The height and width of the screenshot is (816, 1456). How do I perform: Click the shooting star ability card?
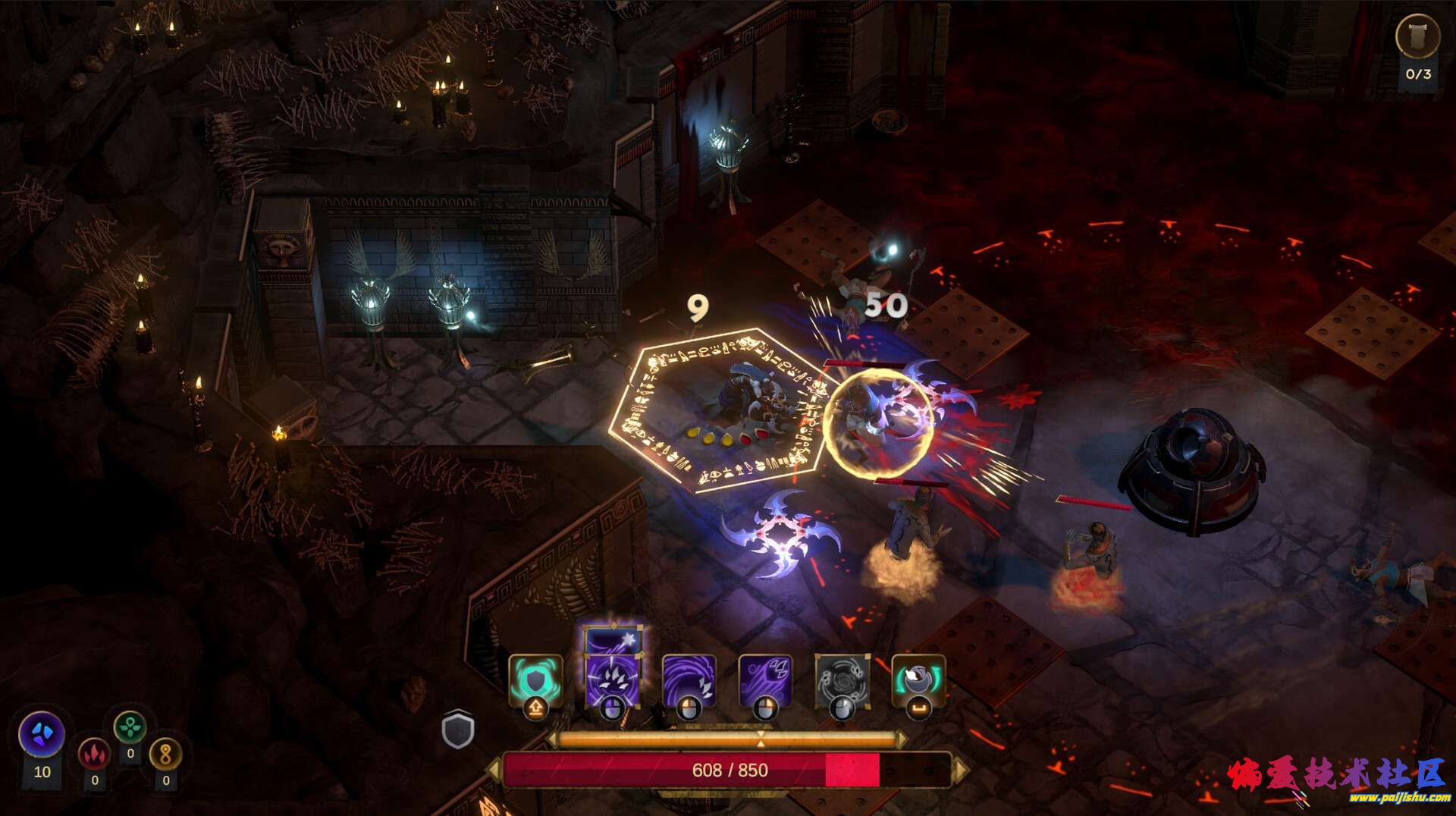[x=613, y=641]
